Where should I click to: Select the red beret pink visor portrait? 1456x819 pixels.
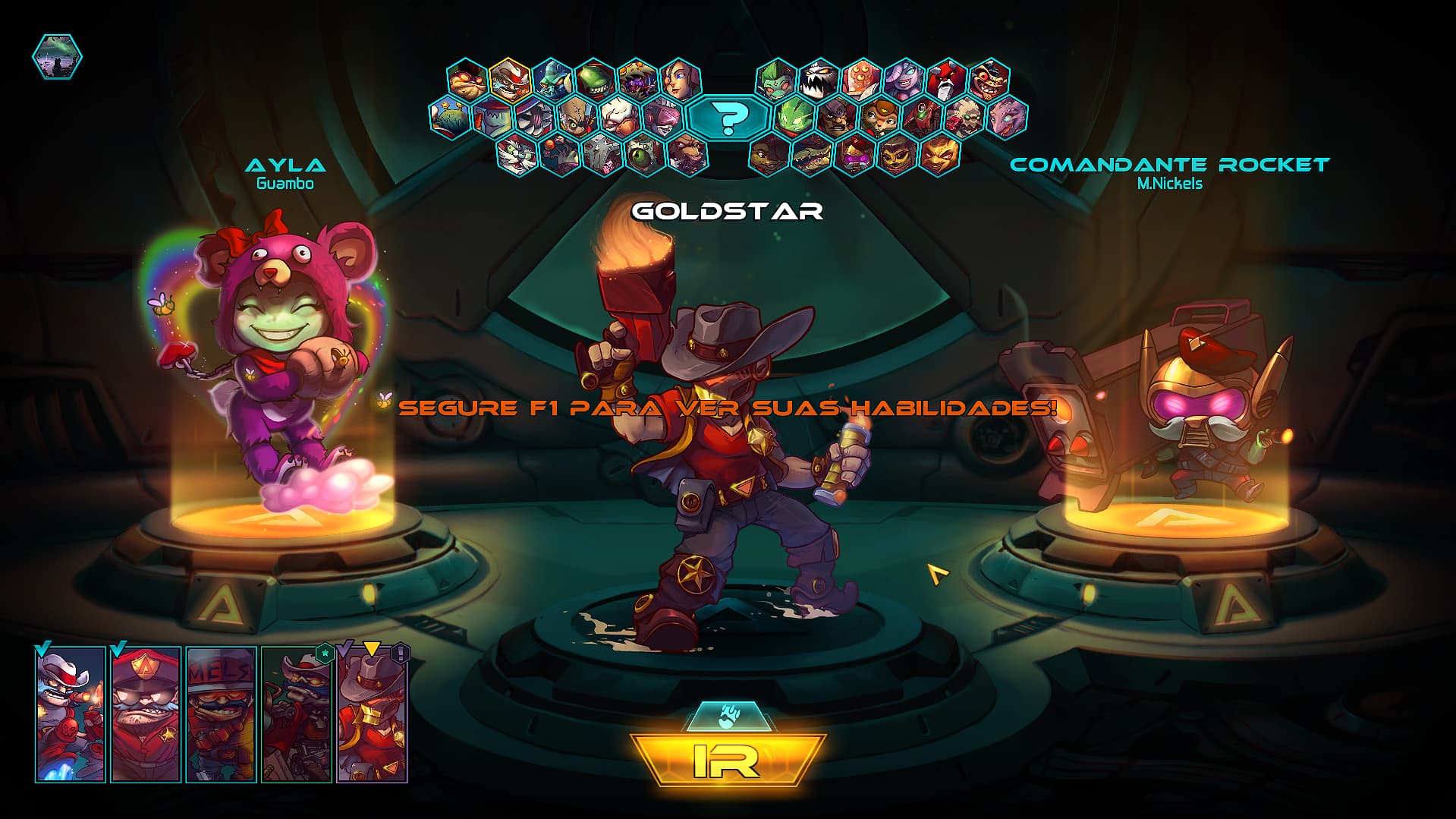pyautogui.click(x=854, y=154)
